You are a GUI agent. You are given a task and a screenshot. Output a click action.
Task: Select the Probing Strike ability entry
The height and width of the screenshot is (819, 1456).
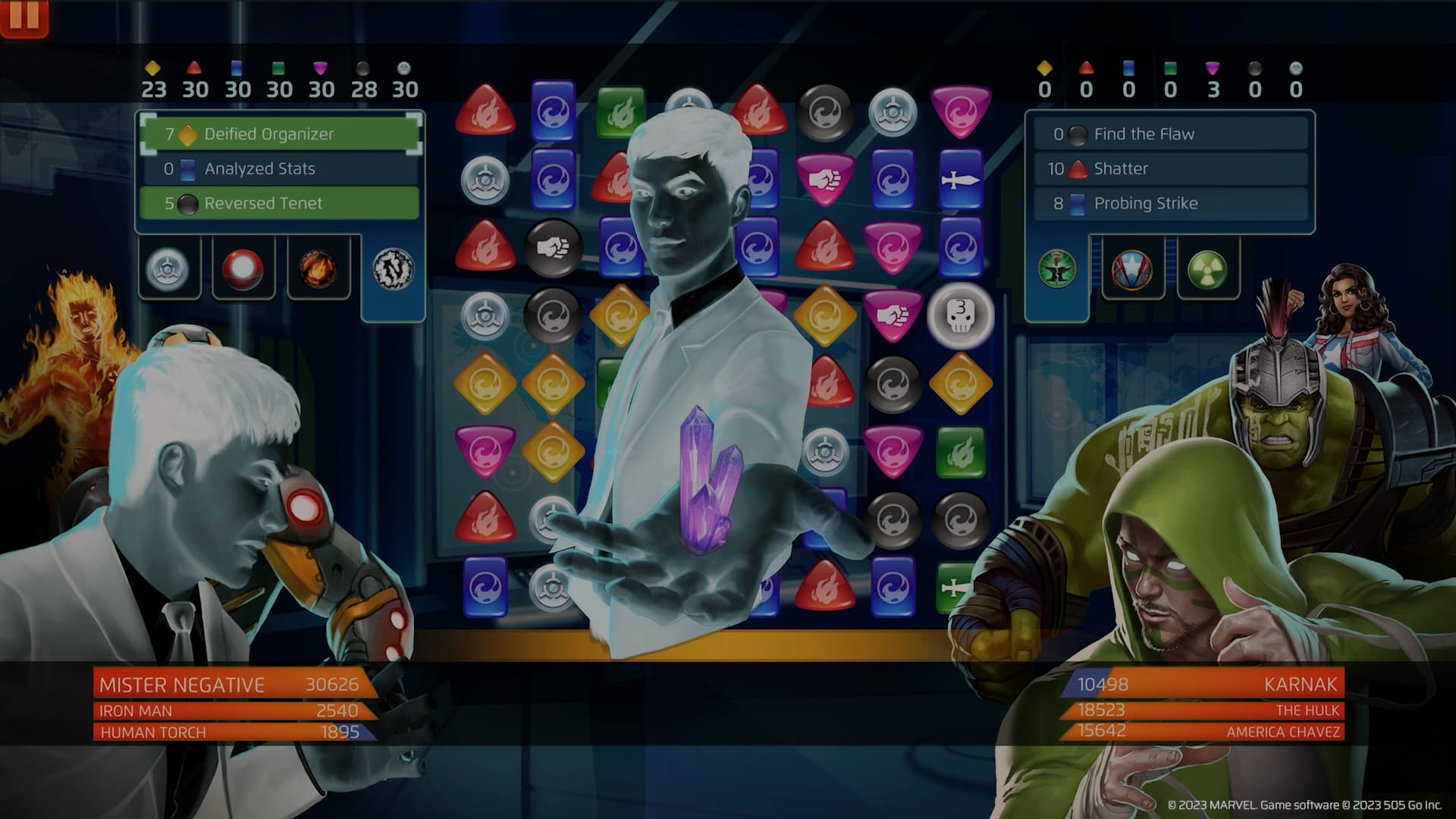point(1170,202)
